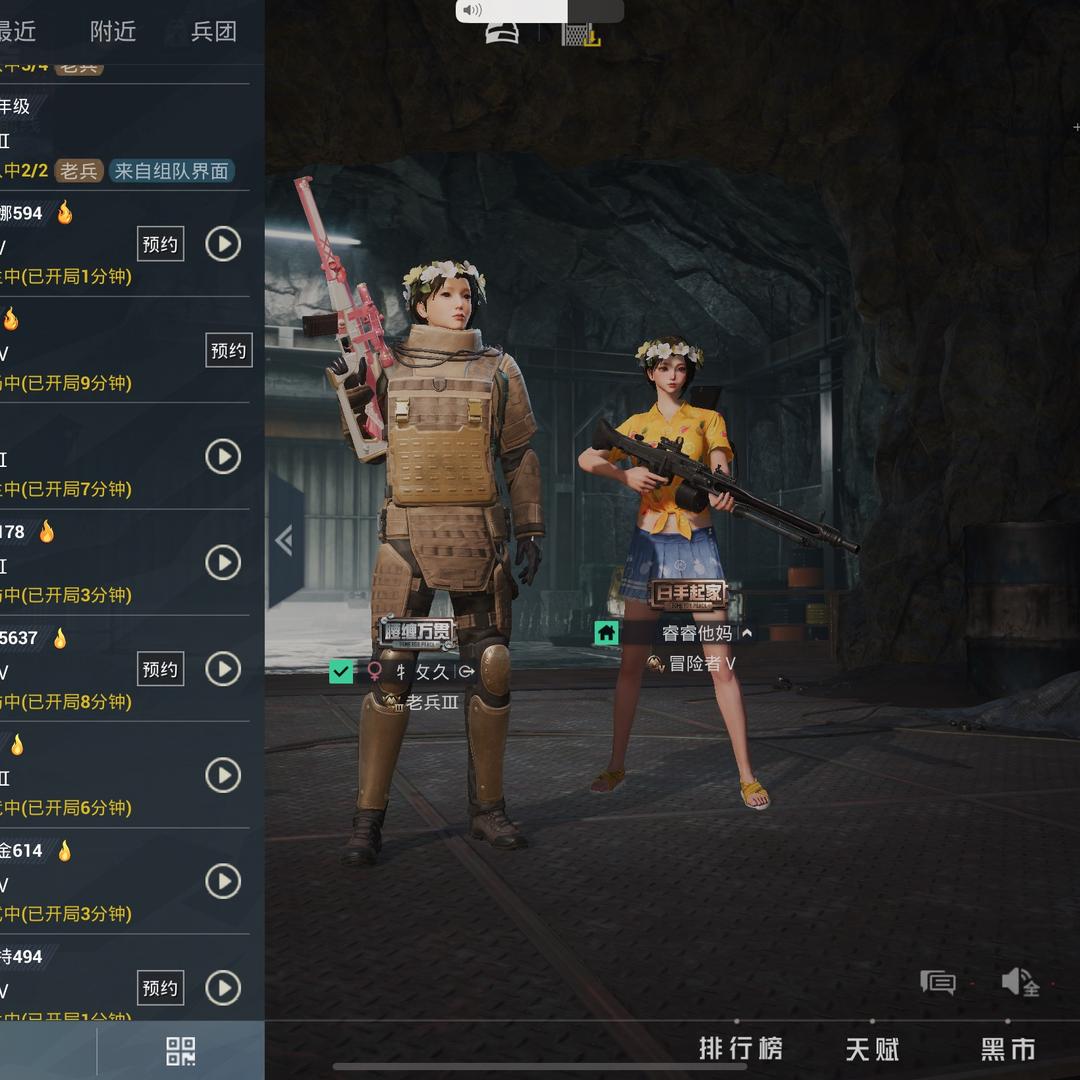Tap the play circle on the 金614 row
Screen dimensions: 1080x1080
(223, 882)
